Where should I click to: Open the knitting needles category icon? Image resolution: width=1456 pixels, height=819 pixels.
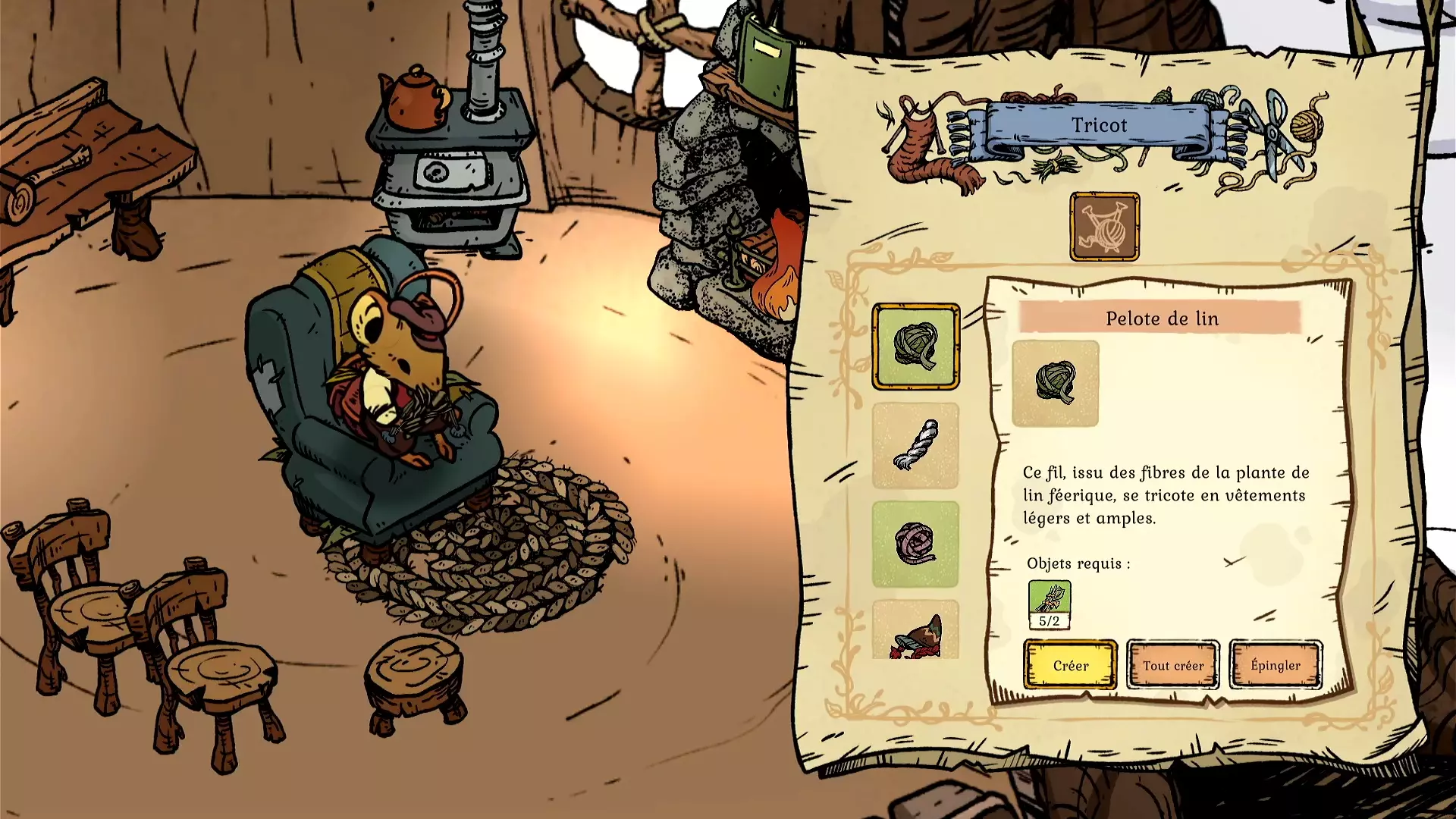click(x=1104, y=227)
